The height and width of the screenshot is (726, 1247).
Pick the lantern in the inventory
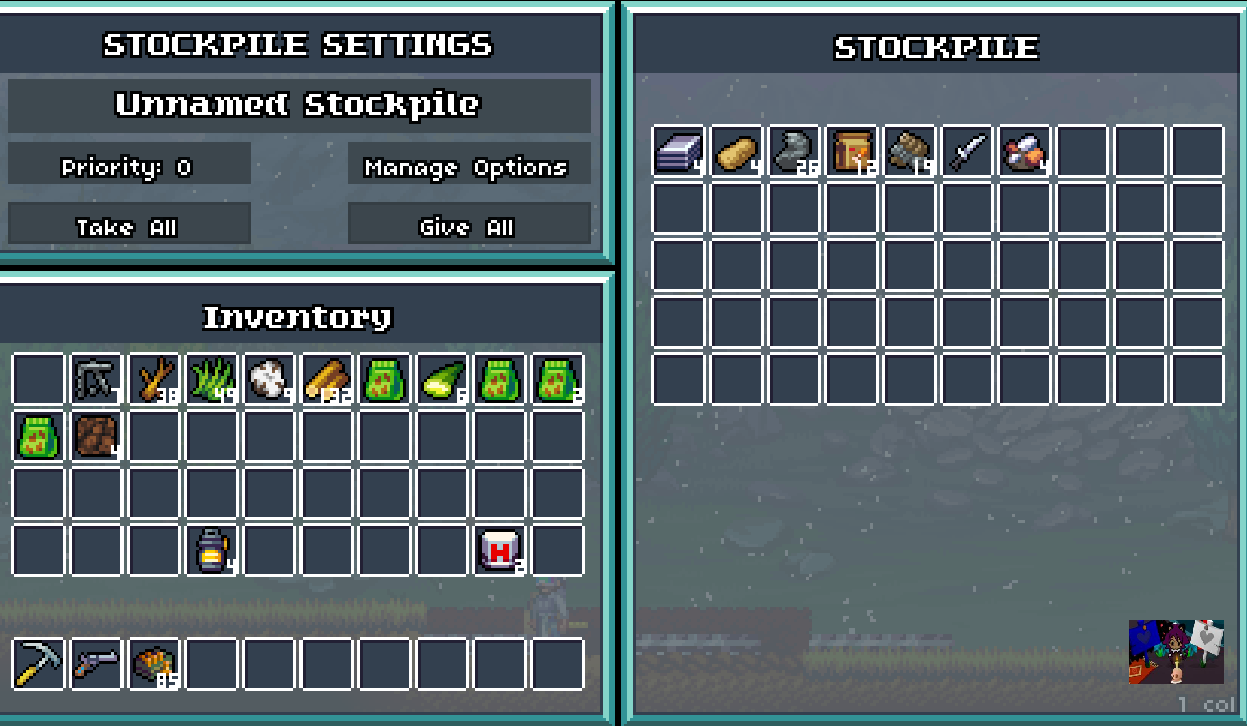[x=212, y=550]
